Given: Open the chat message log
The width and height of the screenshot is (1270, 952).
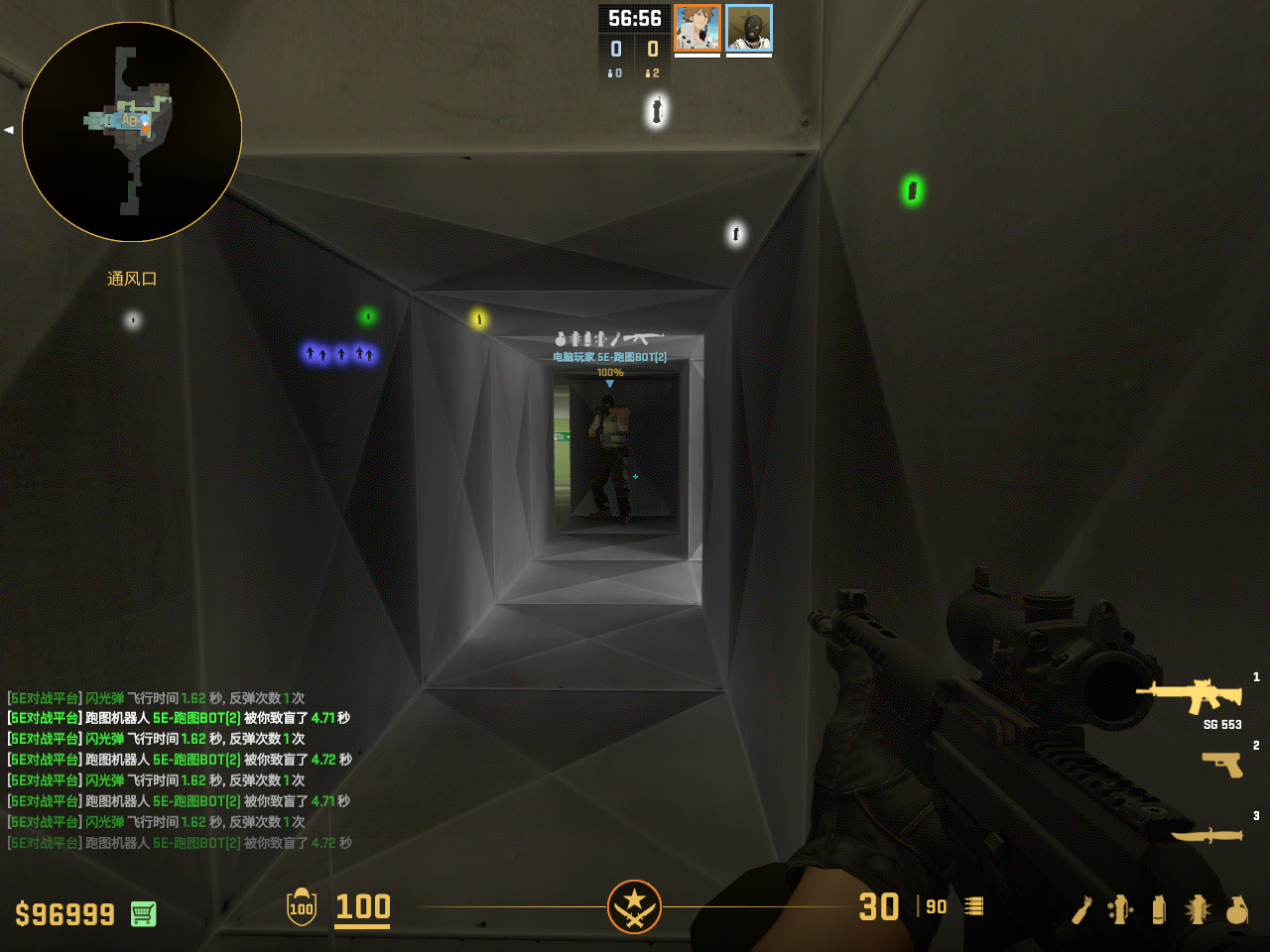Looking at the screenshot, I should 180,771.
